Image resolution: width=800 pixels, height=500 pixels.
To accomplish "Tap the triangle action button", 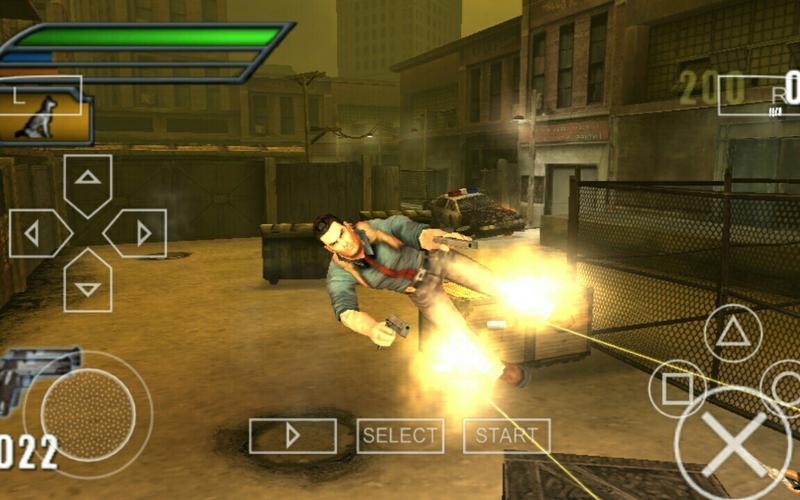I will pyautogui.click(x=733, y=333).
